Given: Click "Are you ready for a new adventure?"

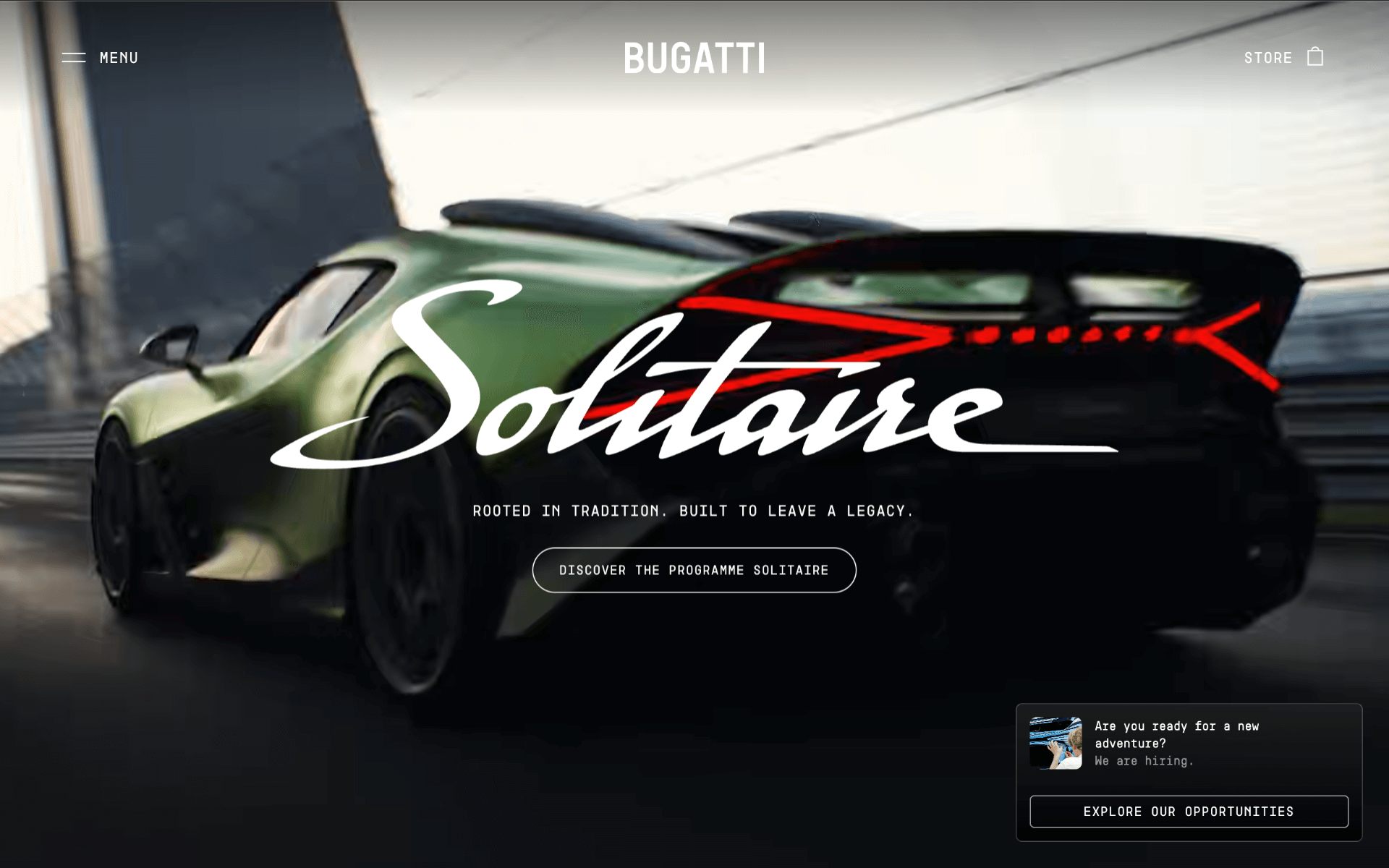Looking at the screenshot, I should coord(1177,733).
